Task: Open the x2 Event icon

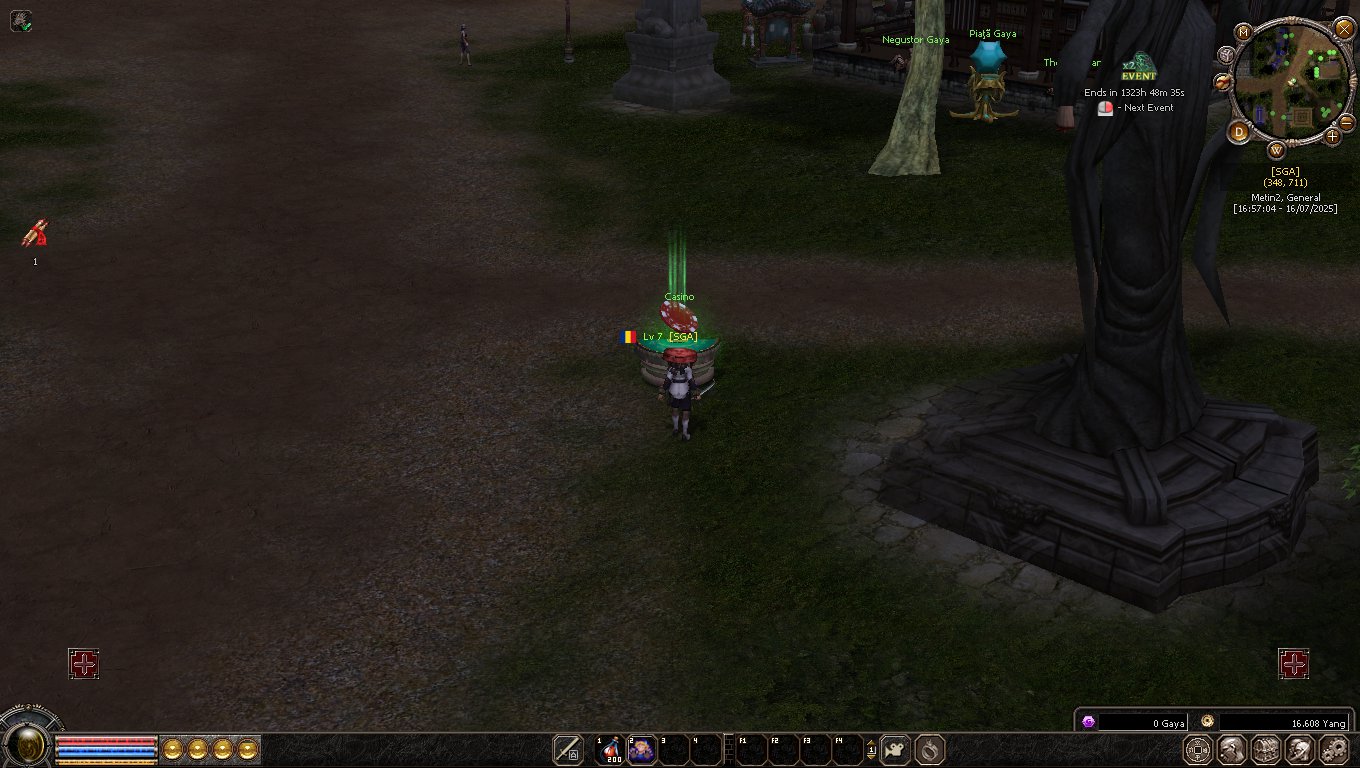Action: 1138,67
